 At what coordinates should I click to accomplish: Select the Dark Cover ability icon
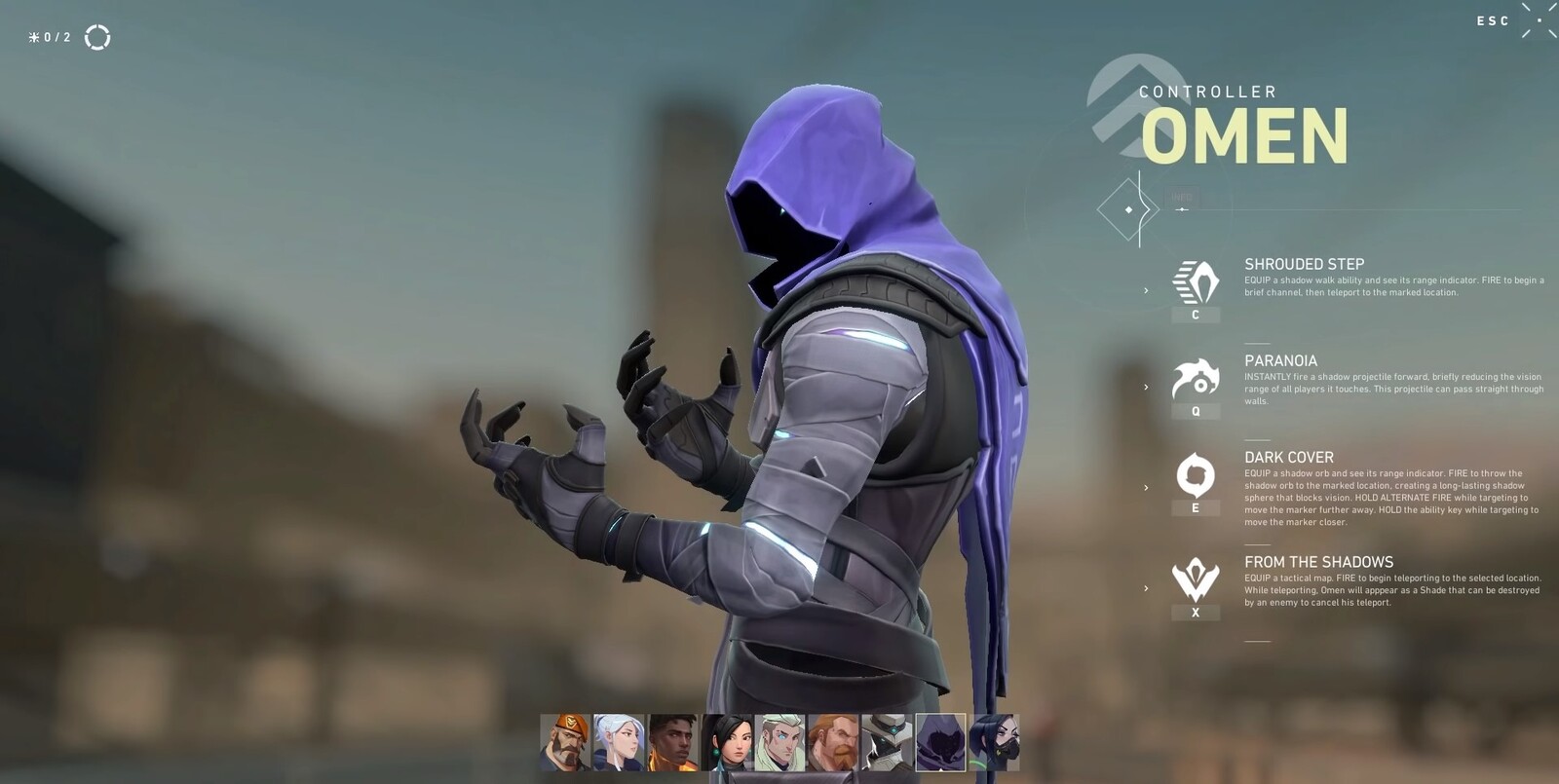[1195, 473]
